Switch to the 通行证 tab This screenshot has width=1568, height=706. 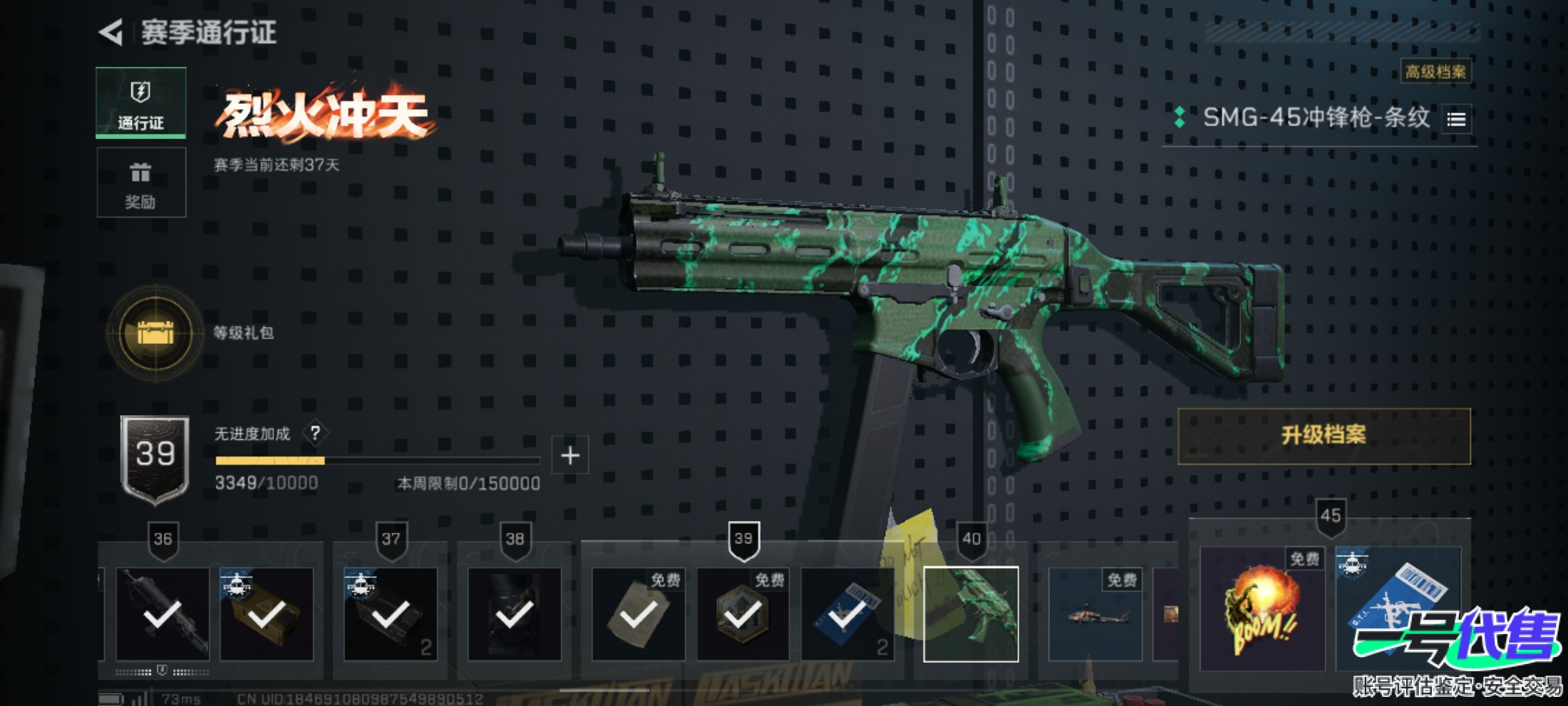pos(141,103)
